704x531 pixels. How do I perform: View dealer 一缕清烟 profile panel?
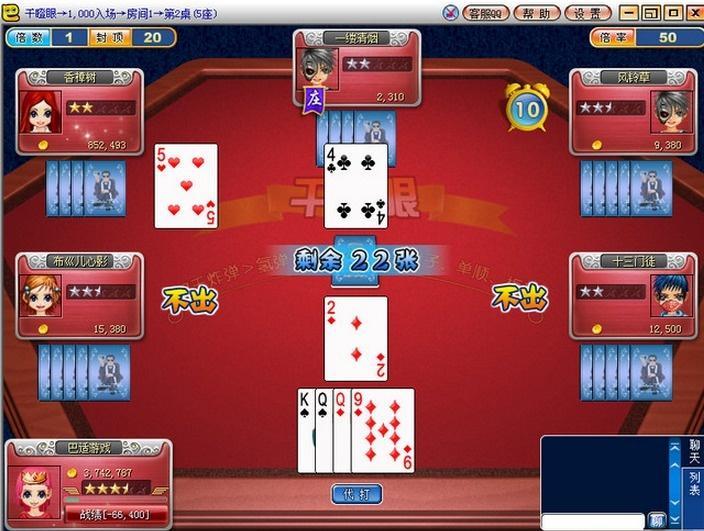[357, 68]
